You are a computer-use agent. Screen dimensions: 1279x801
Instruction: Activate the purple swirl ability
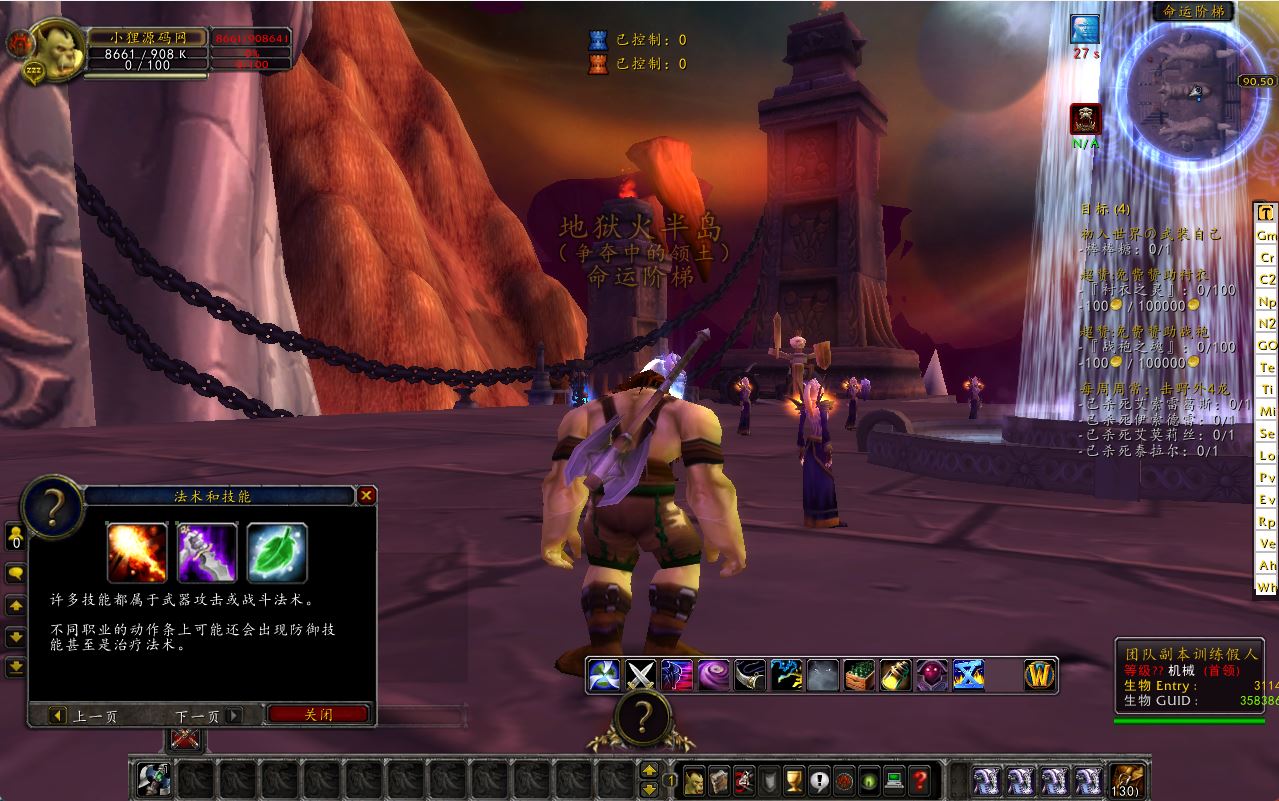pyautogui.click(x=714, y=675)
